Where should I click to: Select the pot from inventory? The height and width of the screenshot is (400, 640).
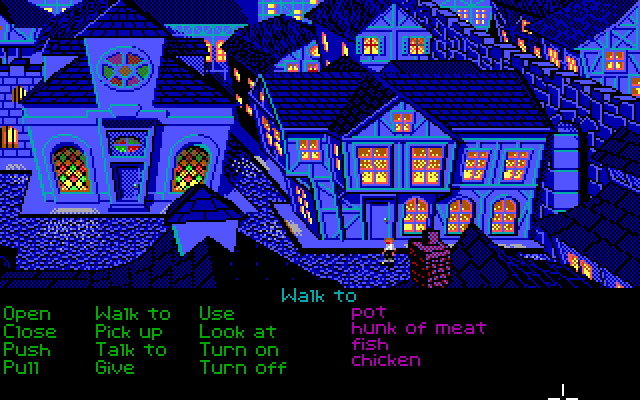368,312
